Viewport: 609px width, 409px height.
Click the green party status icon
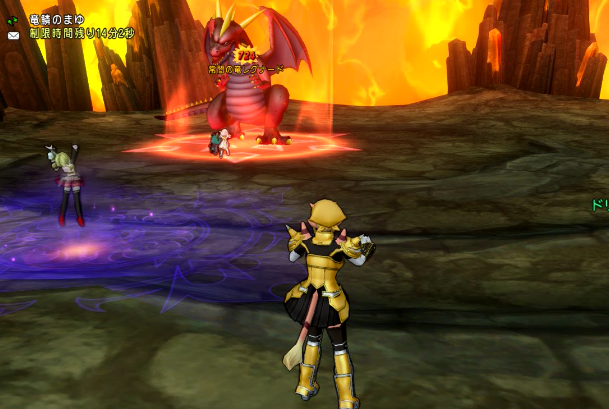pos(13,19)
